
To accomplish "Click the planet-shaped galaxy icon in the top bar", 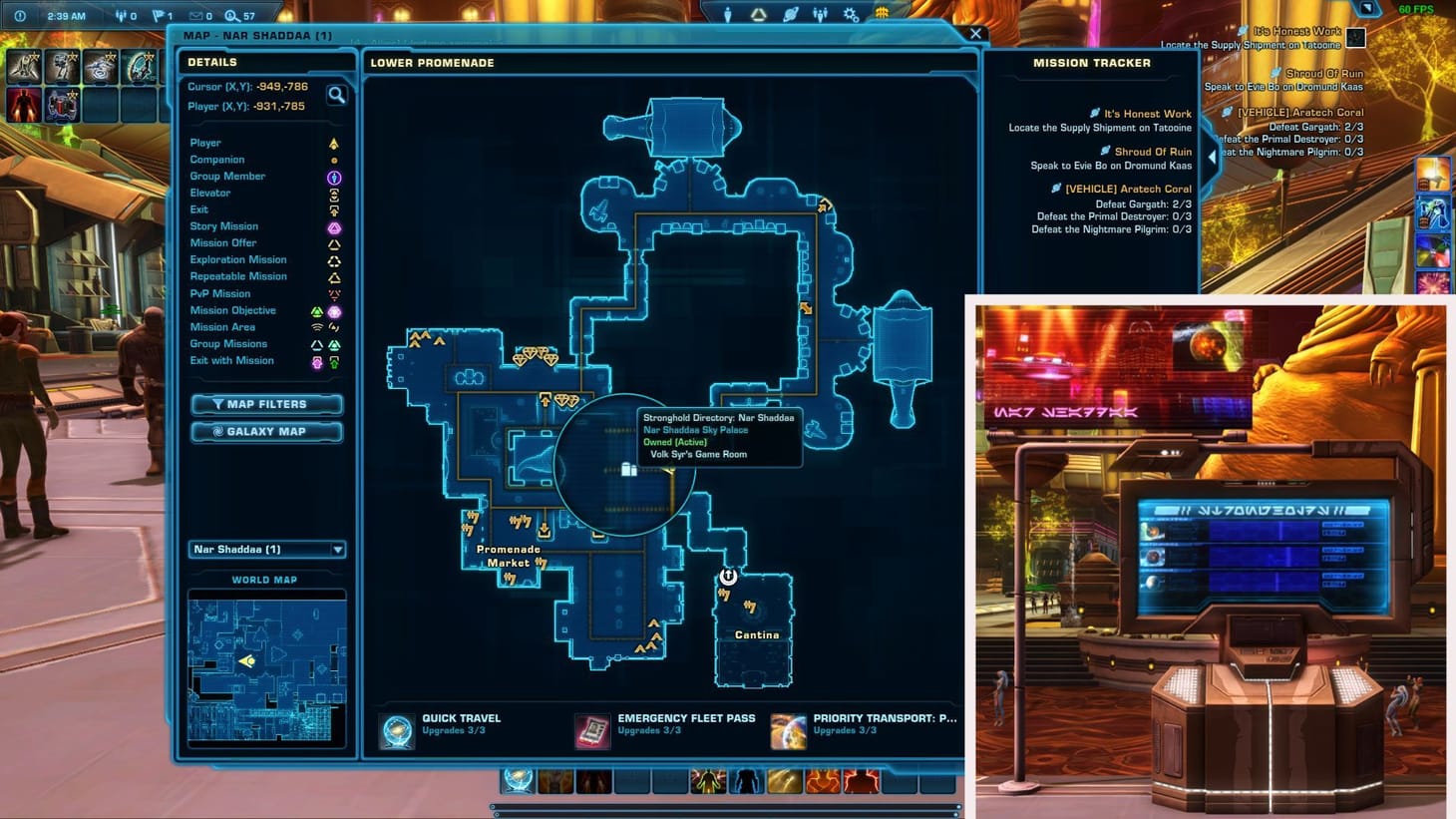I will point(790,13).
